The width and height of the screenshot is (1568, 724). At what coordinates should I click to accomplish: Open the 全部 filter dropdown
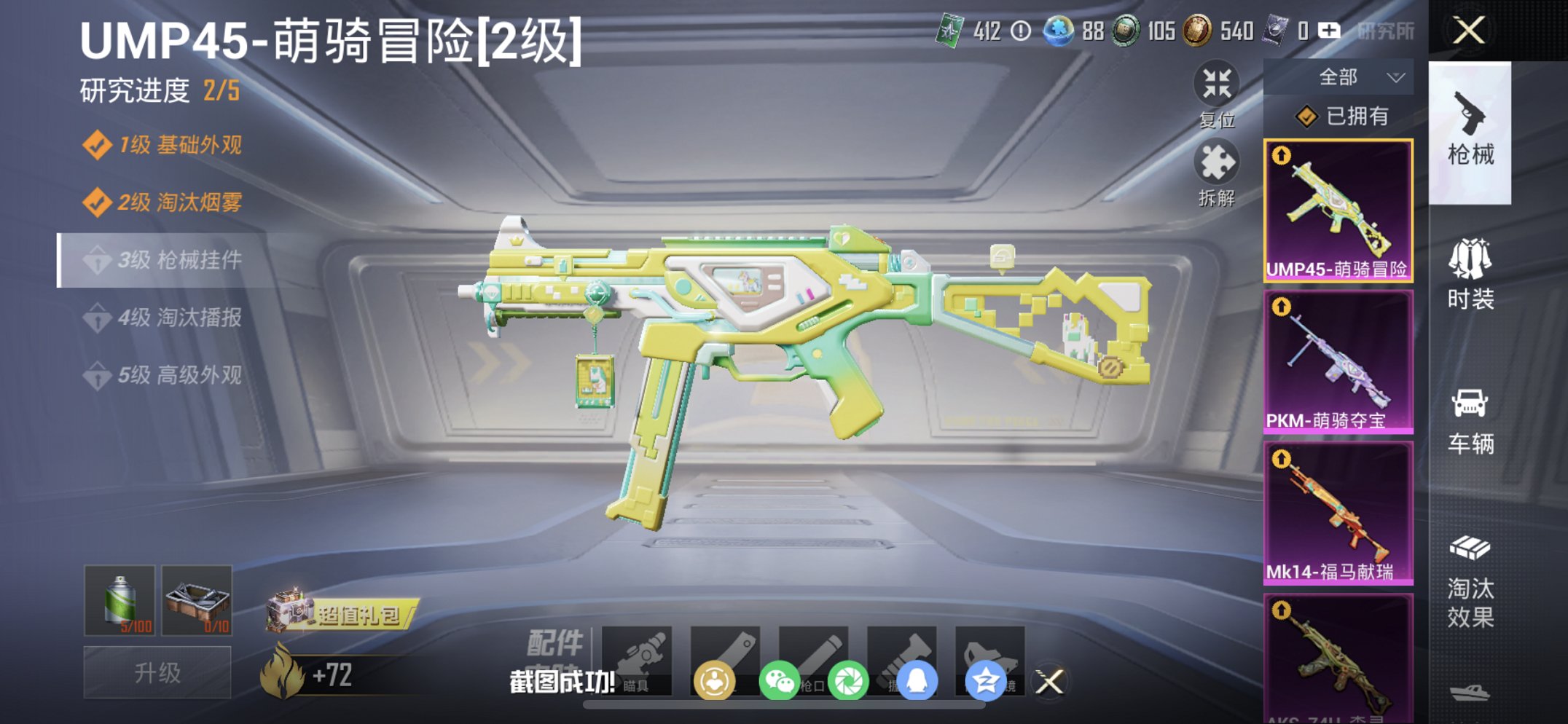pos(1339,76)
